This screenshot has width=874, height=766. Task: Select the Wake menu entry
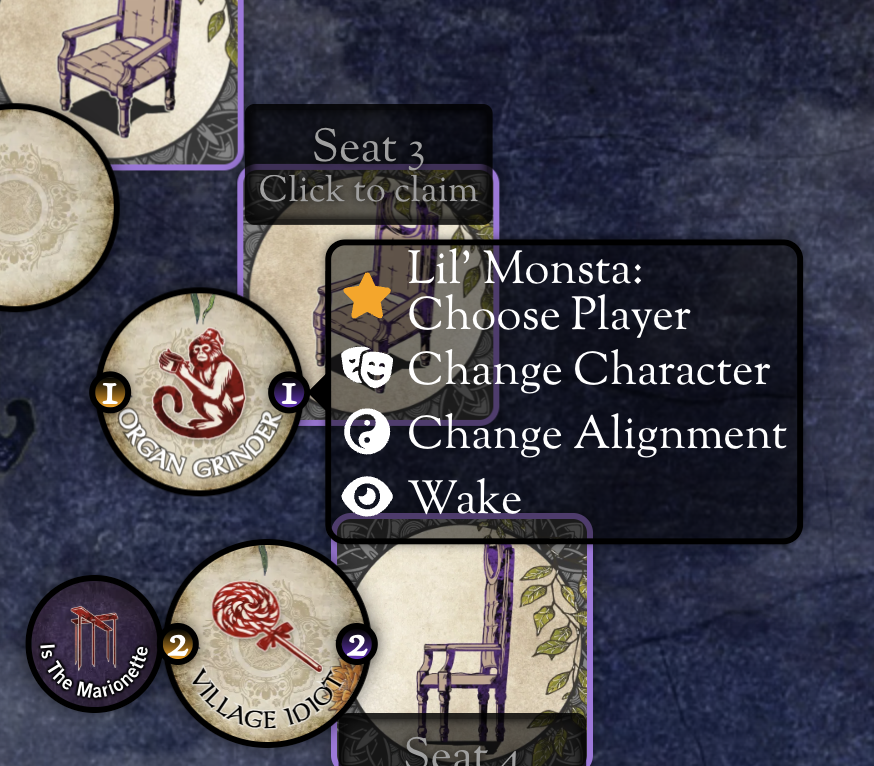click(x=464, y=497)
